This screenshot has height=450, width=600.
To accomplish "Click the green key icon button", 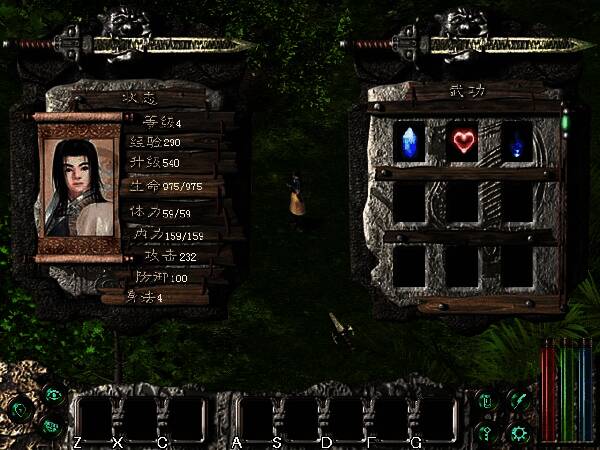I will click(488, 432).
